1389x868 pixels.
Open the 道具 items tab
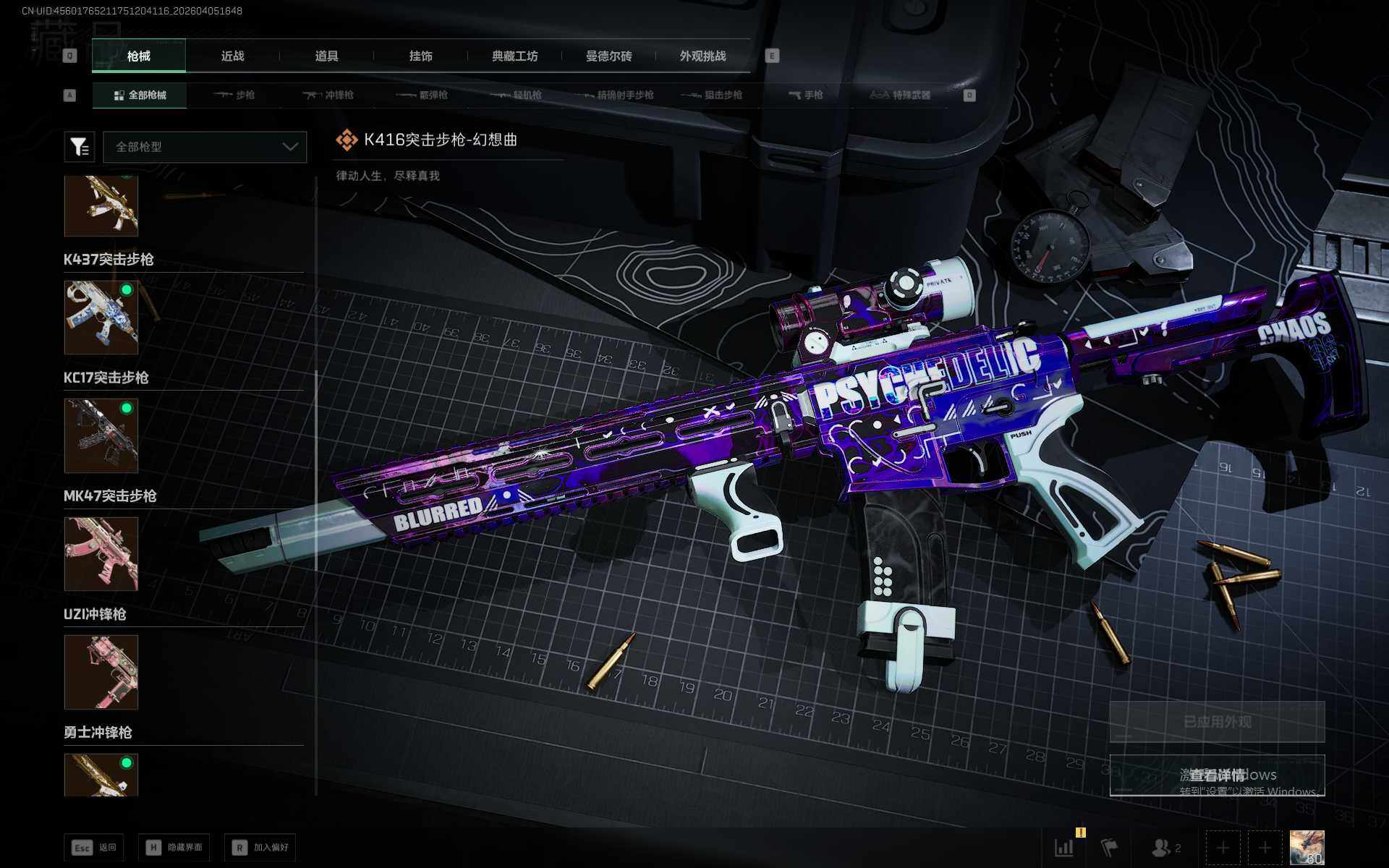point(326,56)
